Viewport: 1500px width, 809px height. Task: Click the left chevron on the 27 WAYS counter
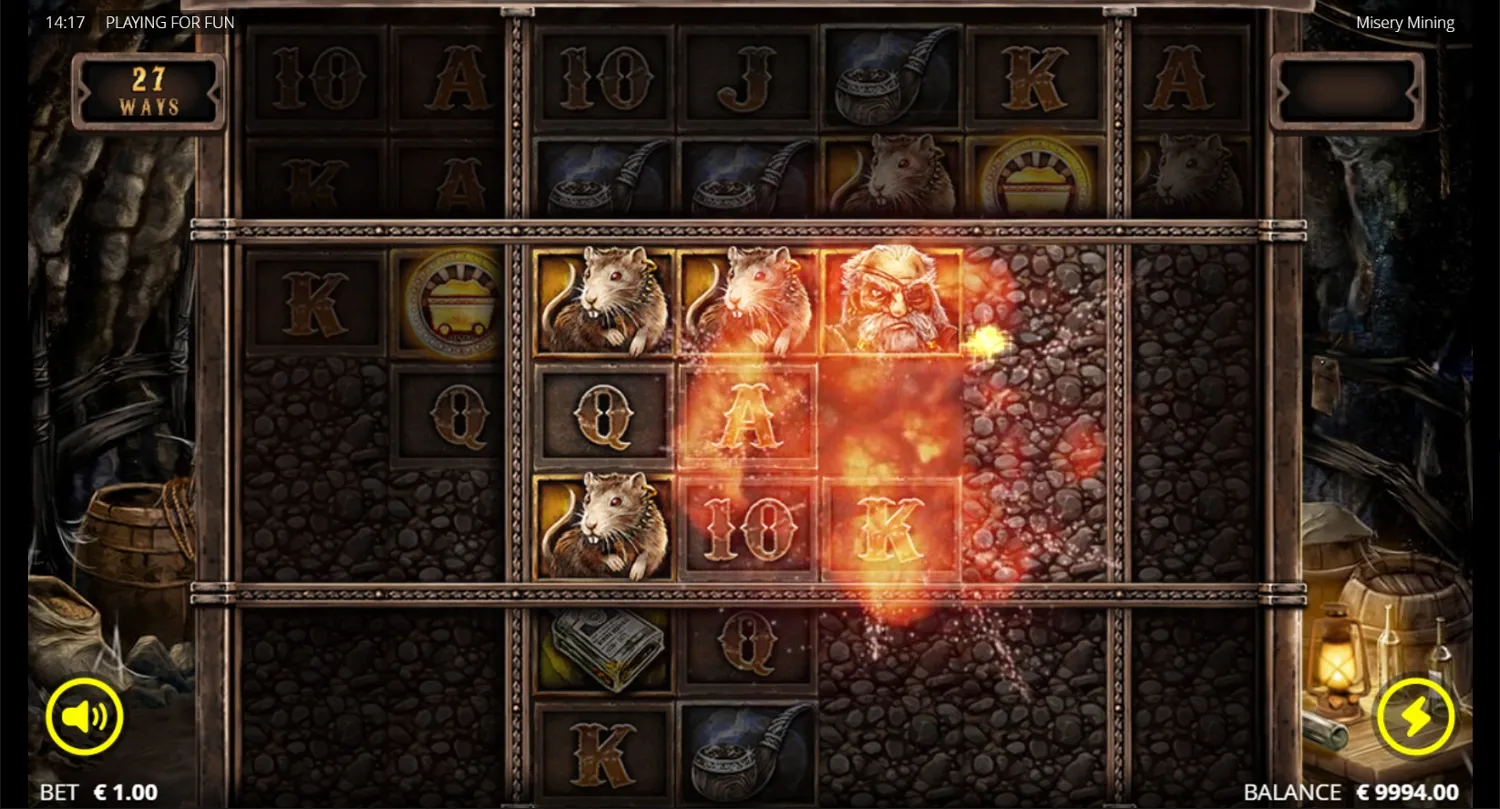coord(84,93)
